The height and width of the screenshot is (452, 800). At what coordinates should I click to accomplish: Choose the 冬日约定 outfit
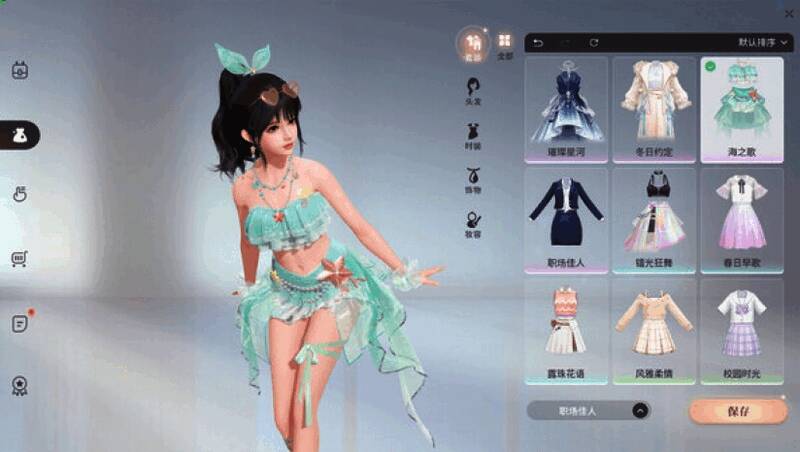654,109
